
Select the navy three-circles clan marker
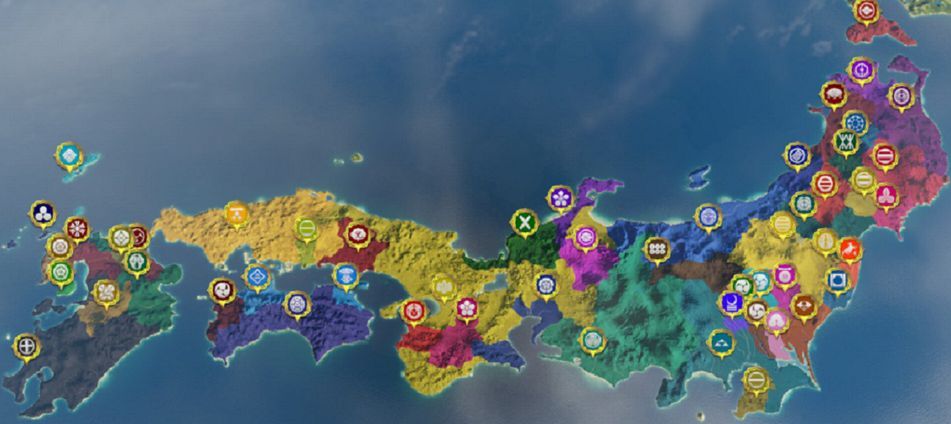[x=42, y=212]
